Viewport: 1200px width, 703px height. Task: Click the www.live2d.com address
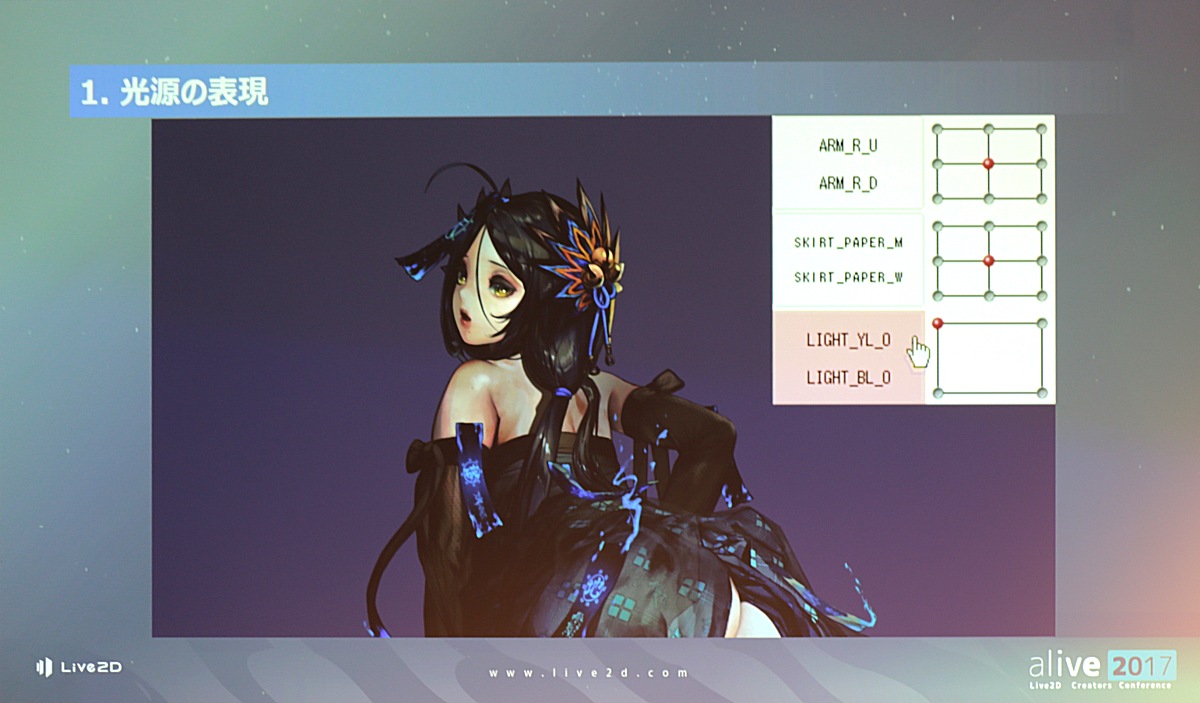pyautogui.click(x=588, y=673)
